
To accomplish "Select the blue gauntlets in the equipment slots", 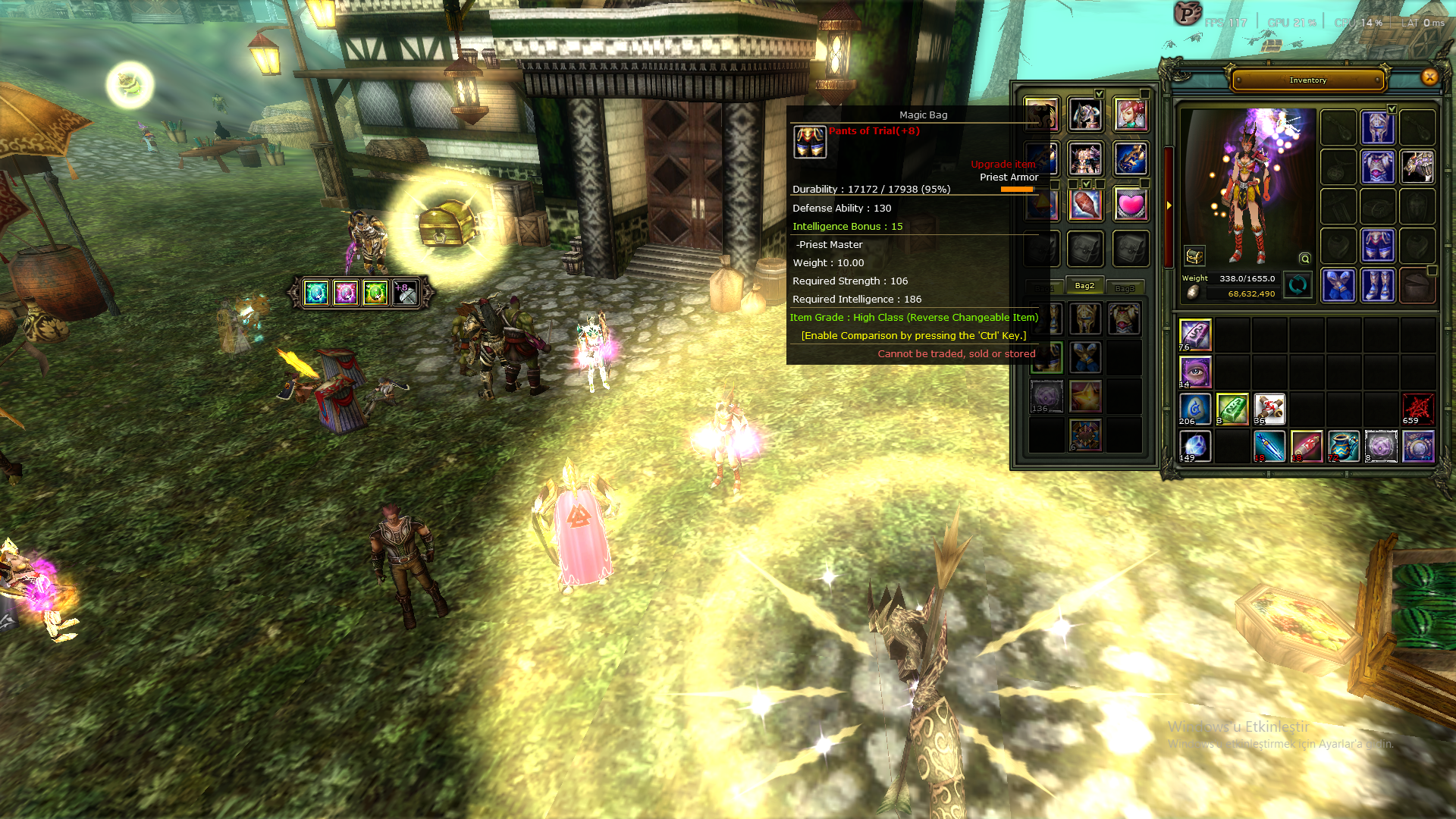I will [1338, 284].
